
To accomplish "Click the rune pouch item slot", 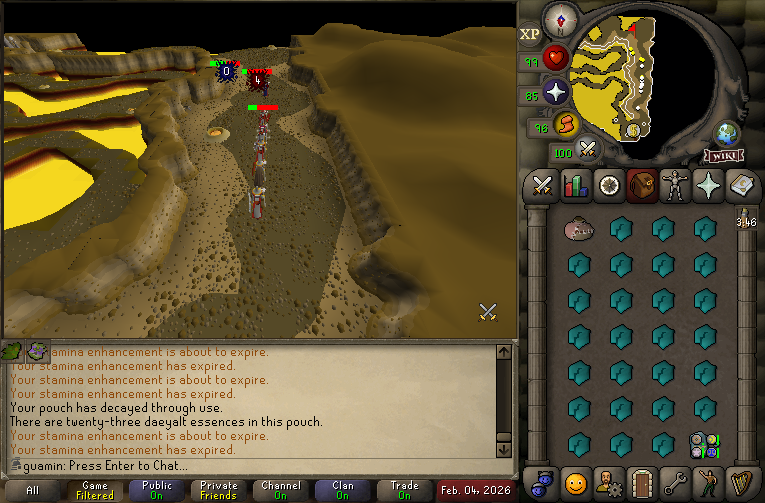I will click(706, 444).
